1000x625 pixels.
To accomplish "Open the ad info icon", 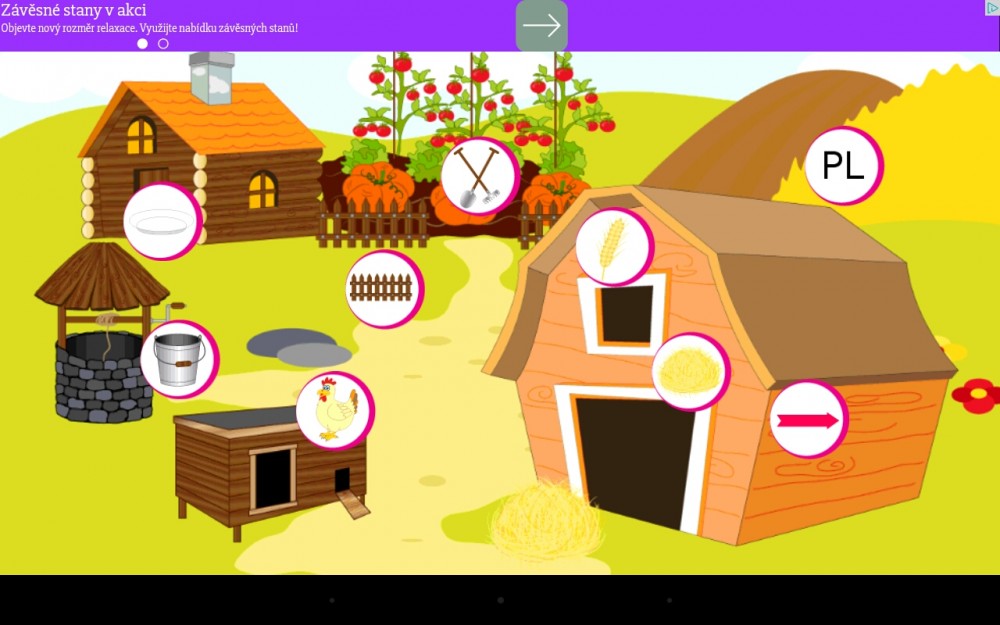I will coord(991,8).
